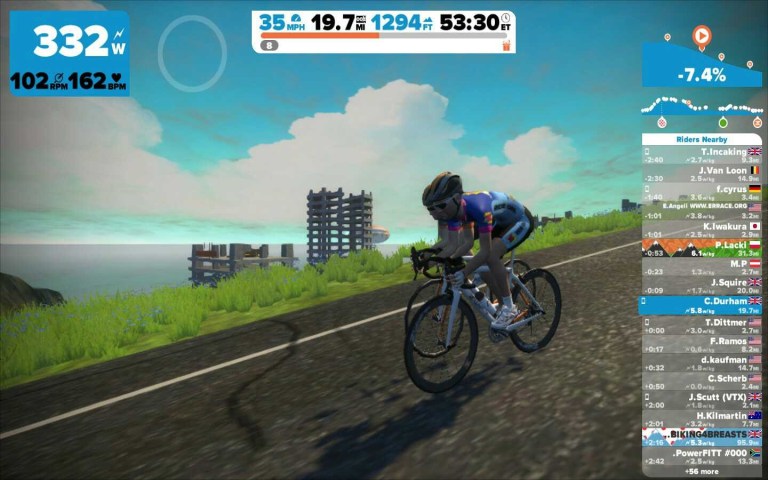Choose J.Scott (VTX) from rider list

701,400
